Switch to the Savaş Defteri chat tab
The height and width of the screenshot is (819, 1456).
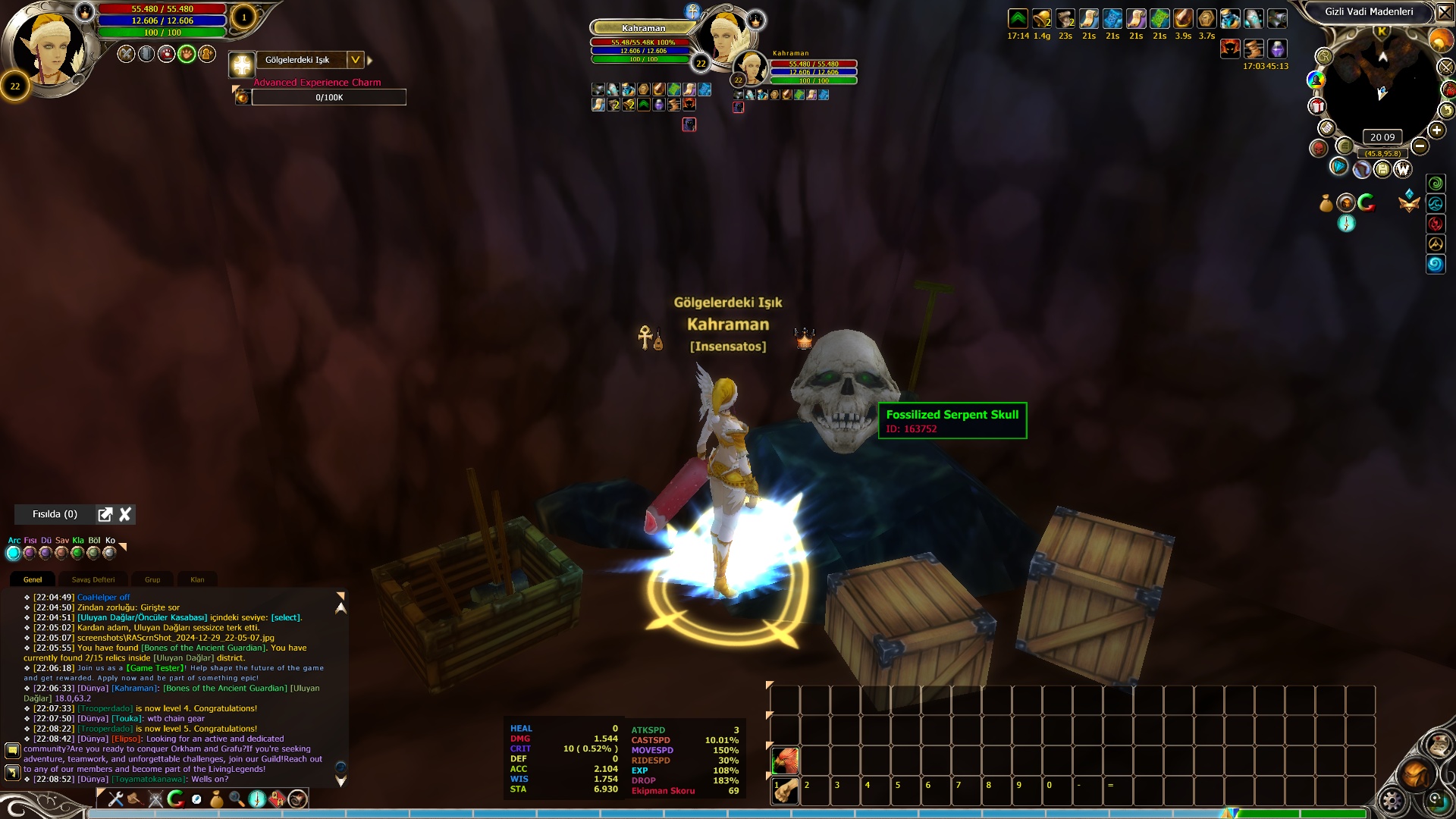click(x=93, y=579)
